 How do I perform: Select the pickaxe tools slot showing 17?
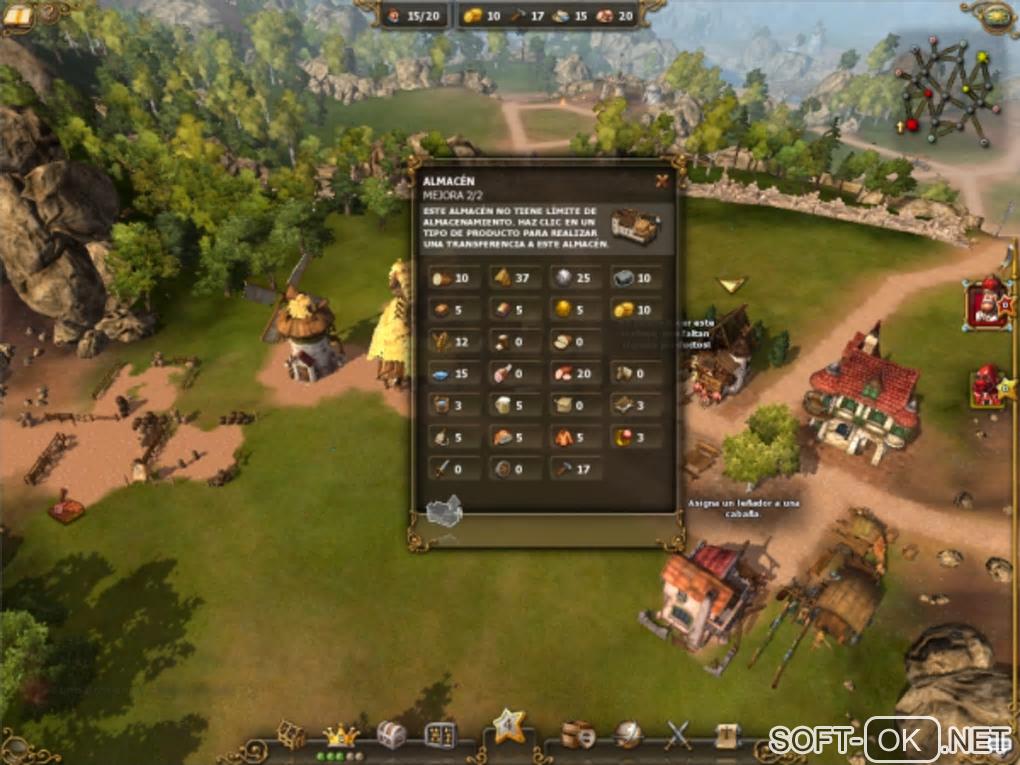[x=574, y=468]
